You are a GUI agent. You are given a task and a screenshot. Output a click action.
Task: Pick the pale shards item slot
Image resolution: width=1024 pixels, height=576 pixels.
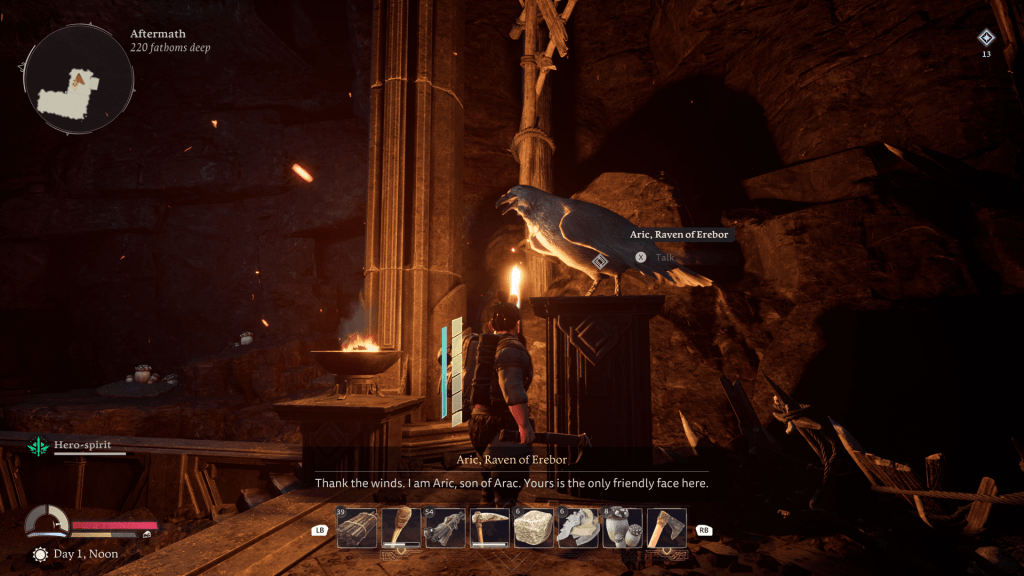point(578,528)
